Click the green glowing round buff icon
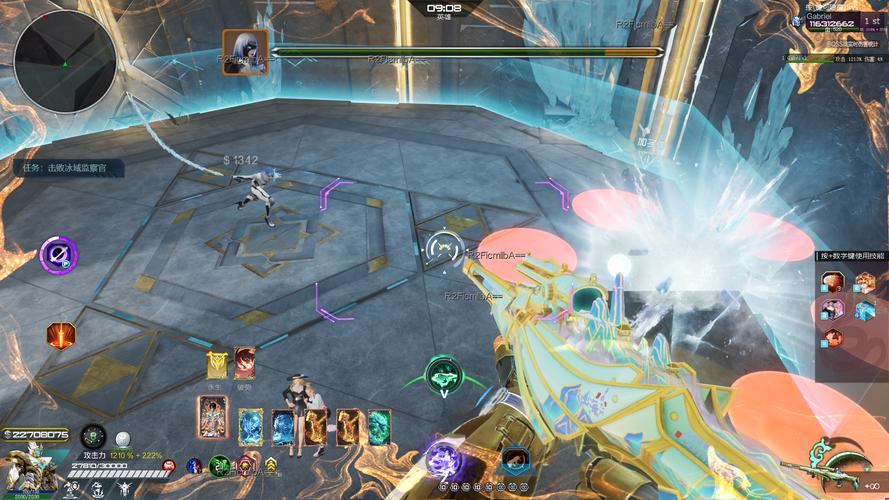Image resolution: width=889 pixels, height=500 pixels. [220, 465]
